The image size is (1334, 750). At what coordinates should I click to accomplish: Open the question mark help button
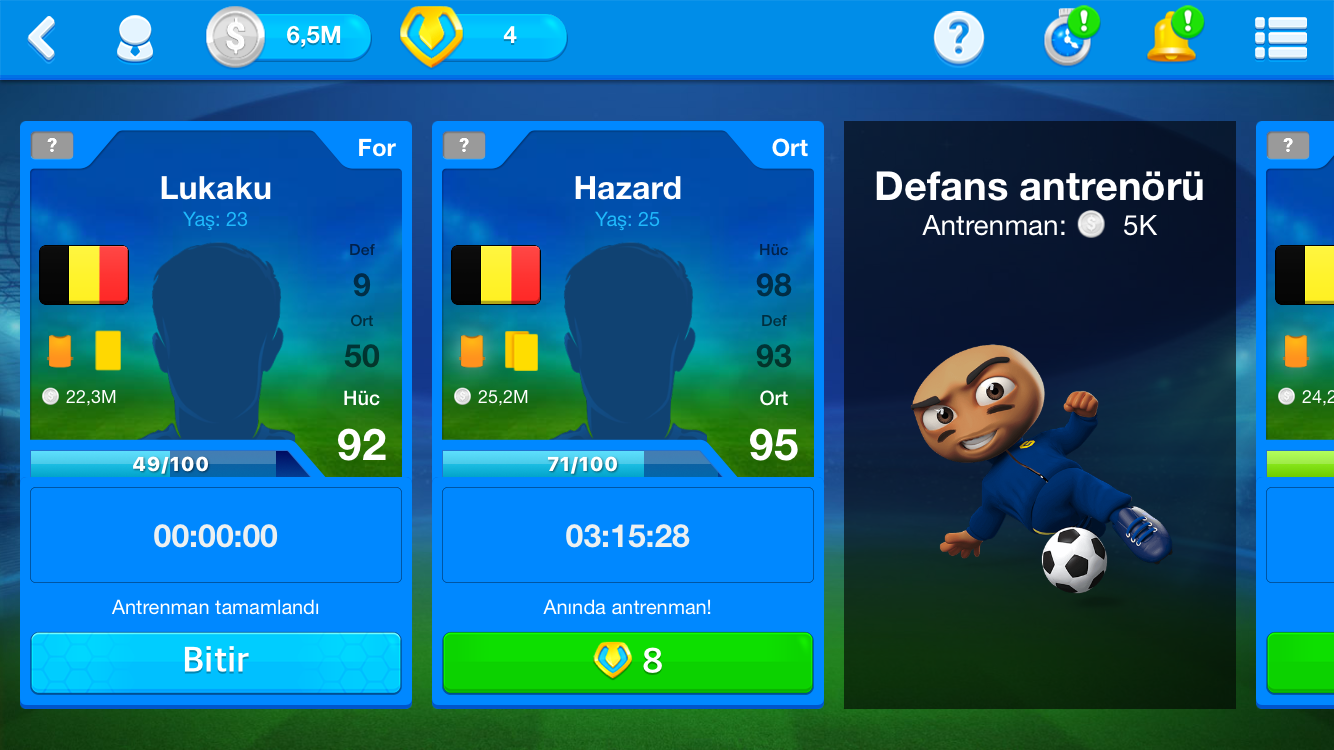pyautogui.click(x=958, y=39)
